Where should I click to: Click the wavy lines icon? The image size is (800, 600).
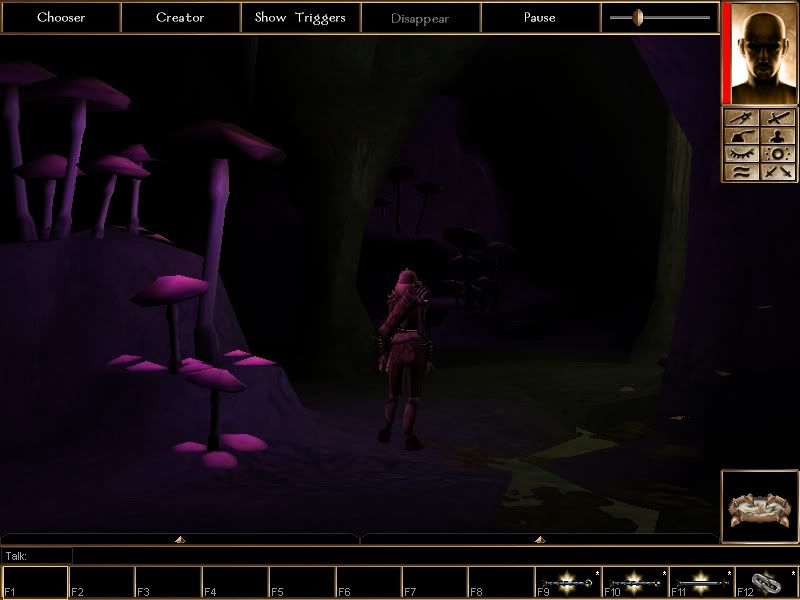tap(741, 172)
